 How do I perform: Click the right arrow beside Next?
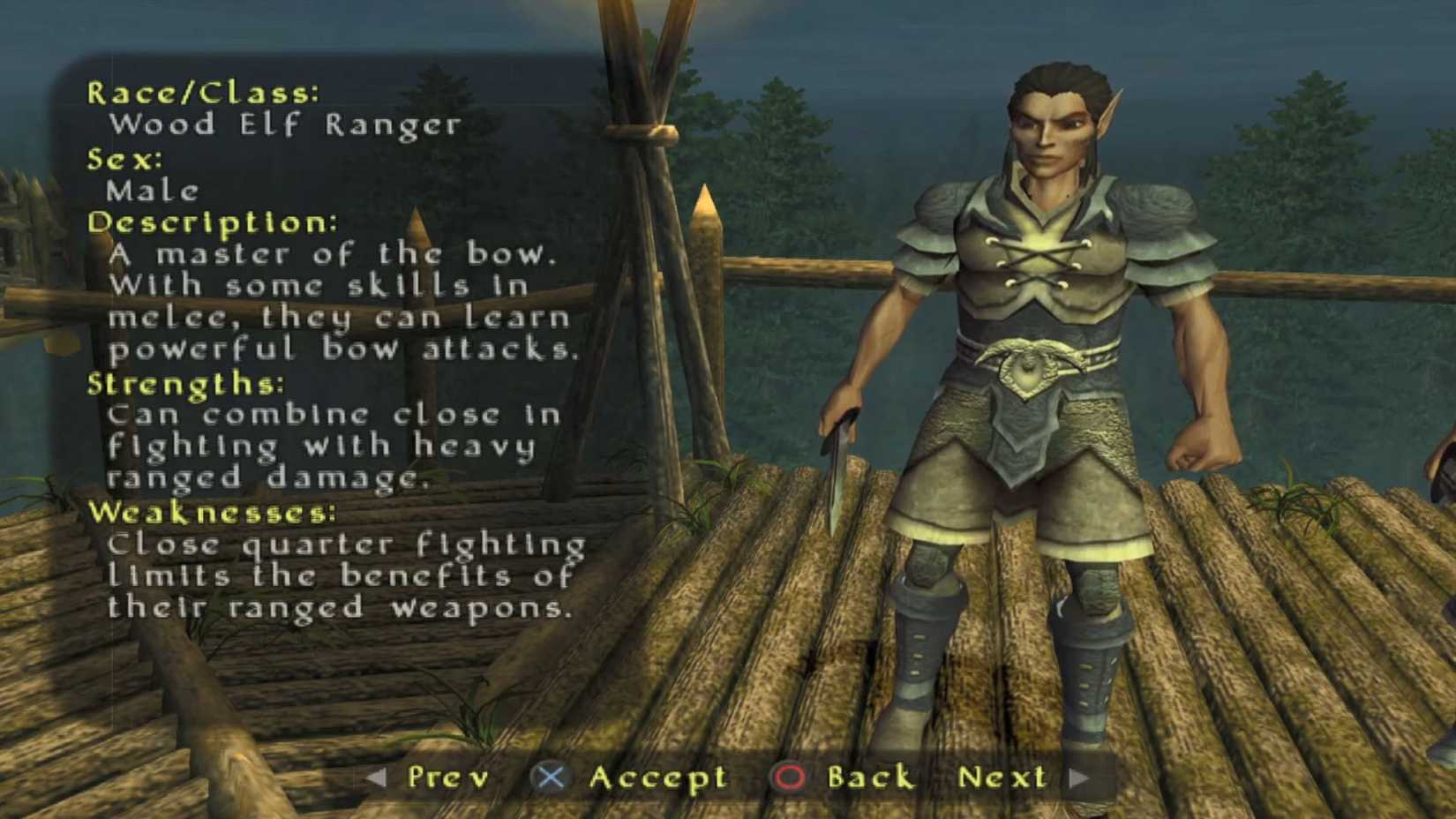click(x=1078, y=778)
